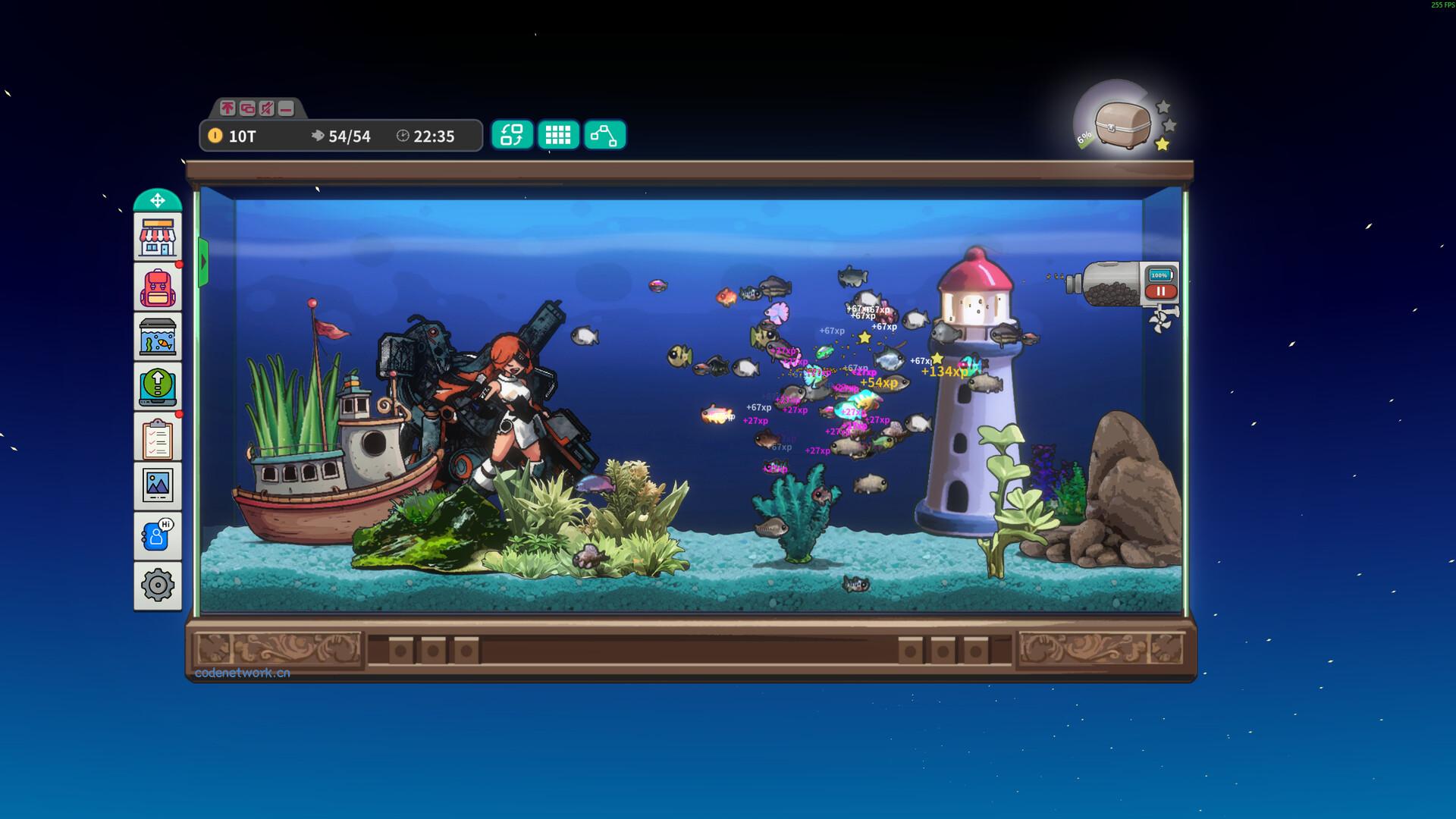Viewport: 1456px width, 819px height.
Task: Open the shop from the sidebar
Action: point(157,236)
